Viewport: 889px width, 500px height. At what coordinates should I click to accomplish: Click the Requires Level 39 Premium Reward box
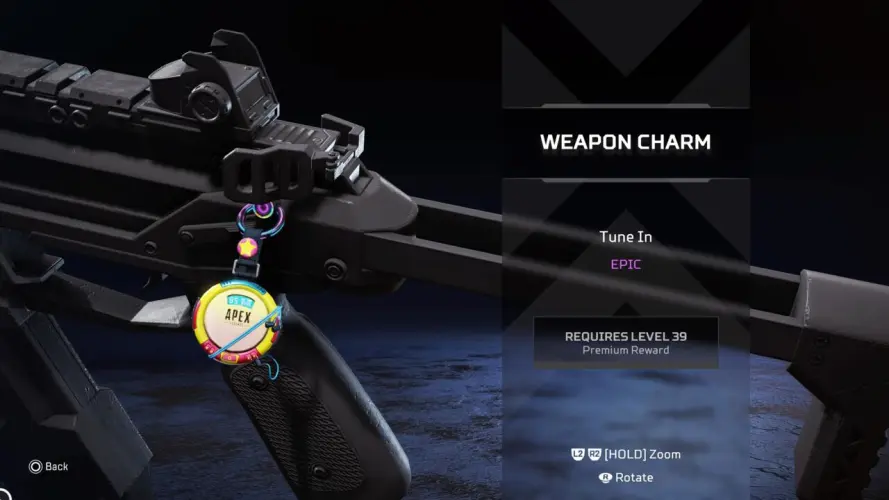coord(626,342)
